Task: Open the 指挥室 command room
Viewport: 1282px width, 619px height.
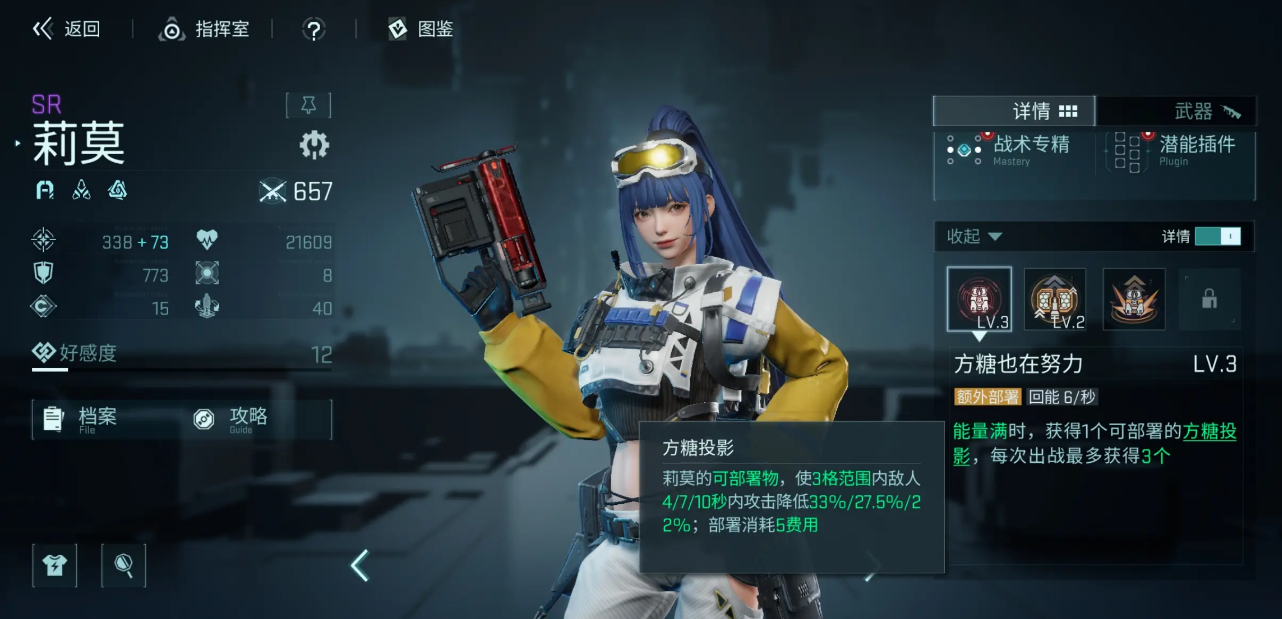Action: 204,29
